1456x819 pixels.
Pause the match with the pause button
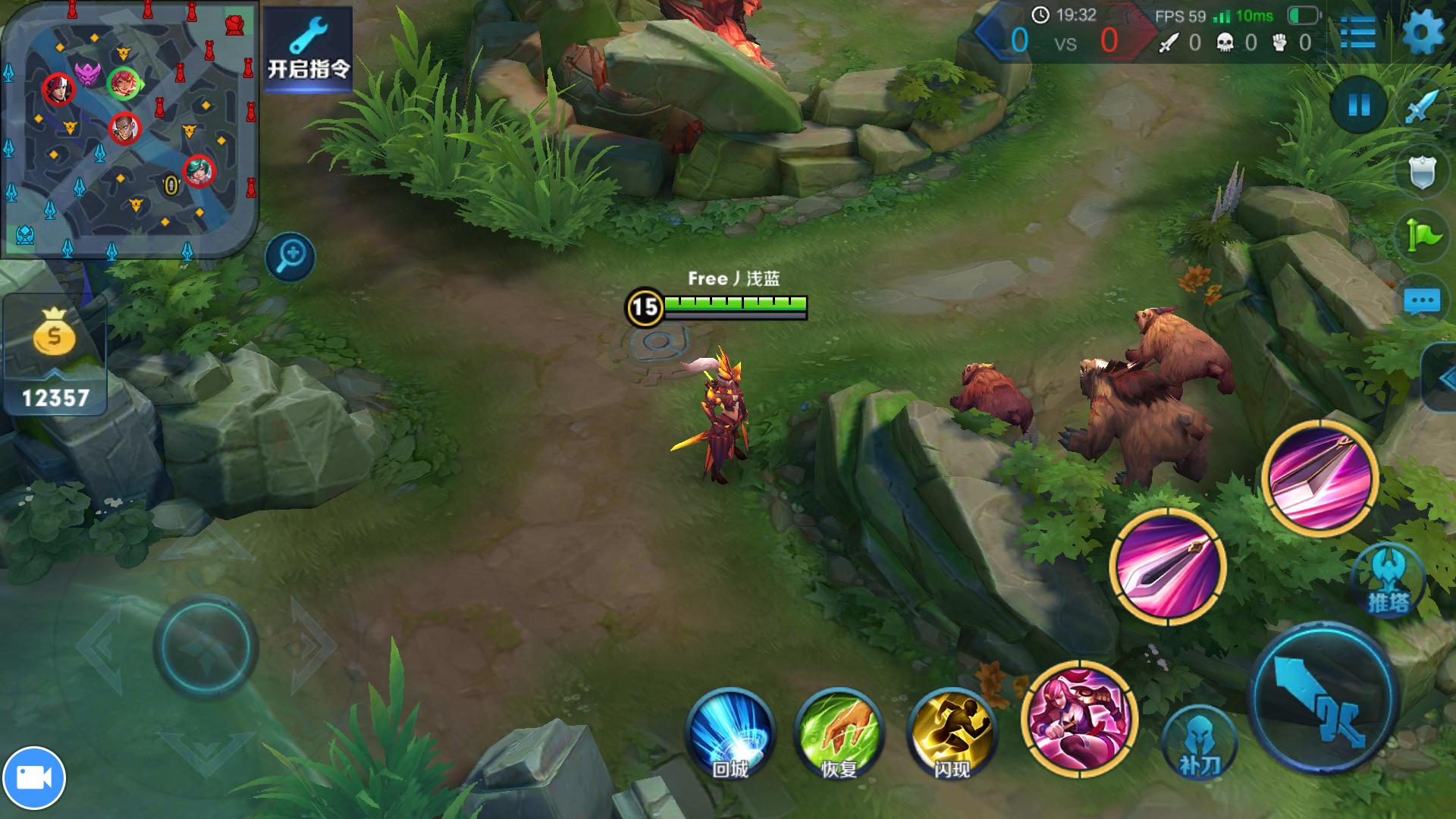[x=1359, y=105]
